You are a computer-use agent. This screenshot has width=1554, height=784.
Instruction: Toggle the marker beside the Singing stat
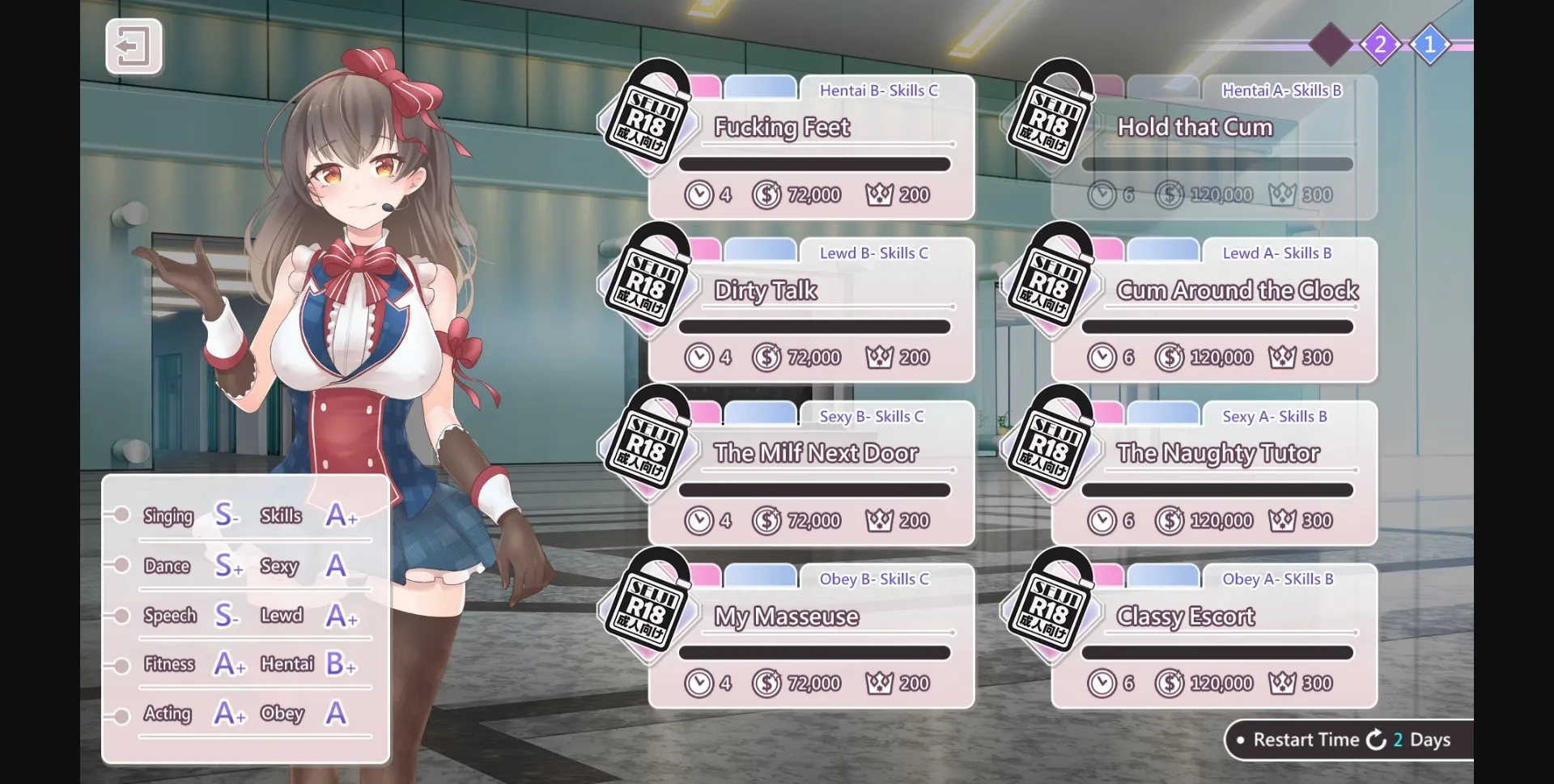pos(121,515)
